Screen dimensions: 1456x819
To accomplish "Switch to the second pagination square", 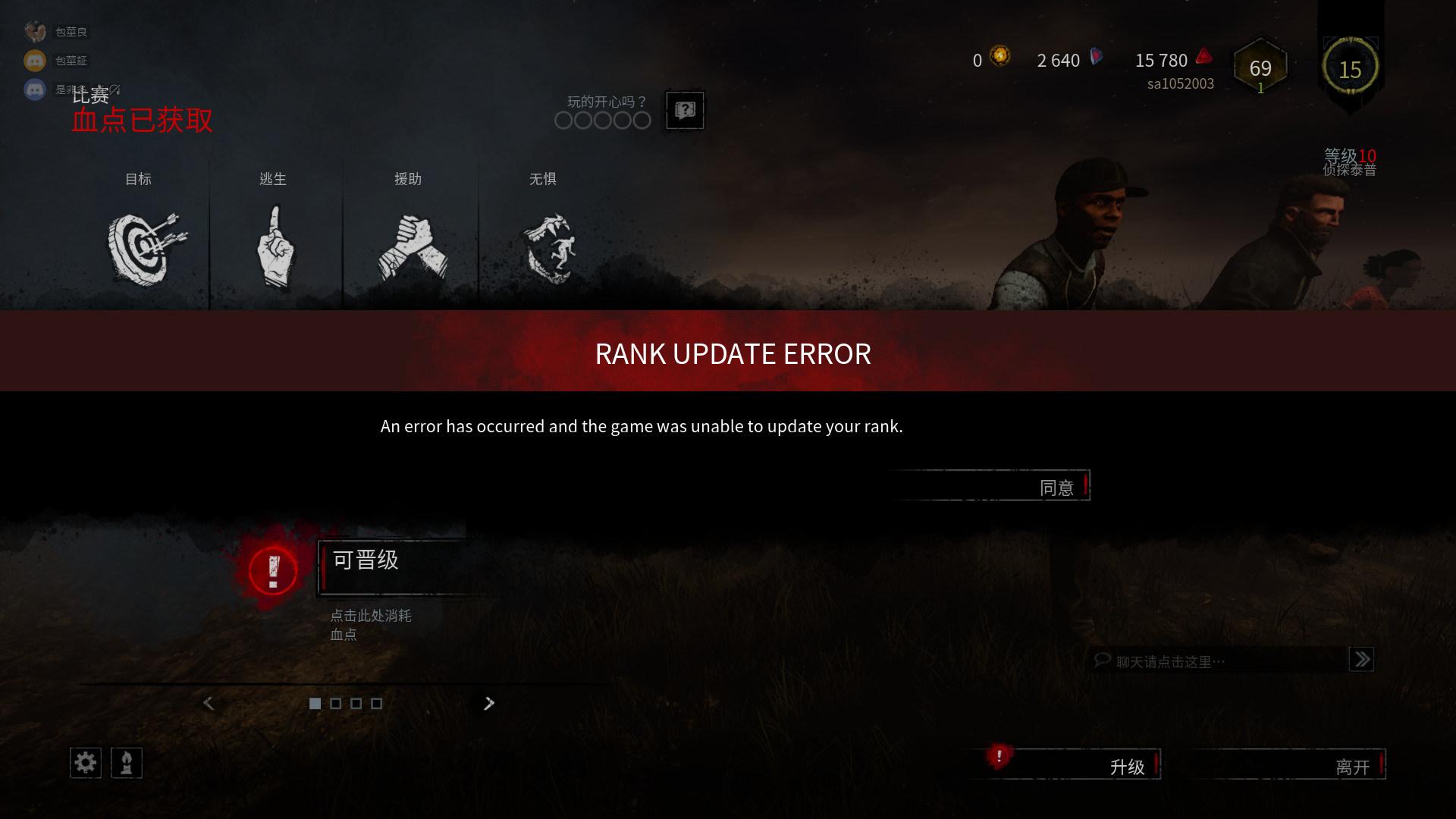I will (334, 704).
